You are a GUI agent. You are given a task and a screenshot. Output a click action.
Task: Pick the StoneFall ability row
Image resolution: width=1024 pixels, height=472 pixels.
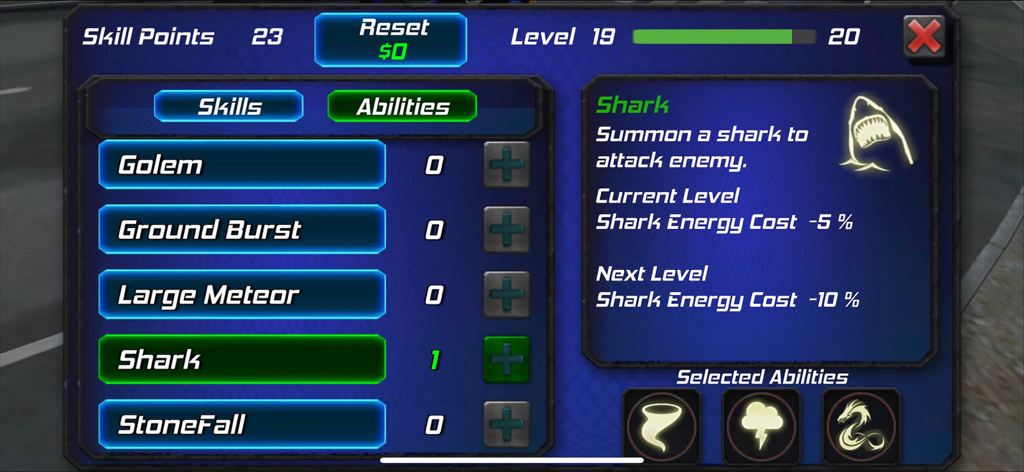click(242, 425)
